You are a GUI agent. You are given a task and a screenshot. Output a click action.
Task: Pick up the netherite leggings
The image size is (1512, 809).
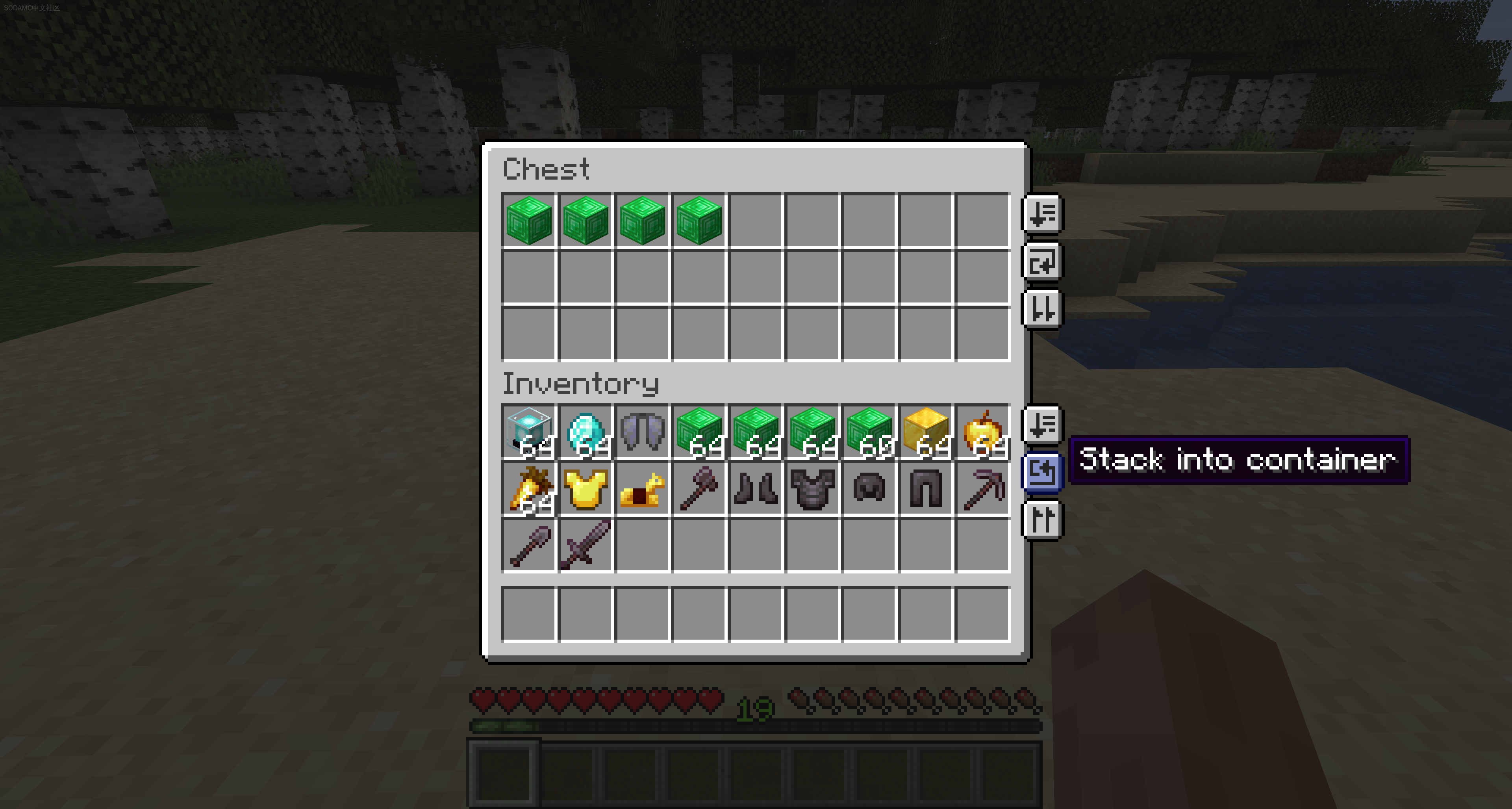tap(926, 488)
